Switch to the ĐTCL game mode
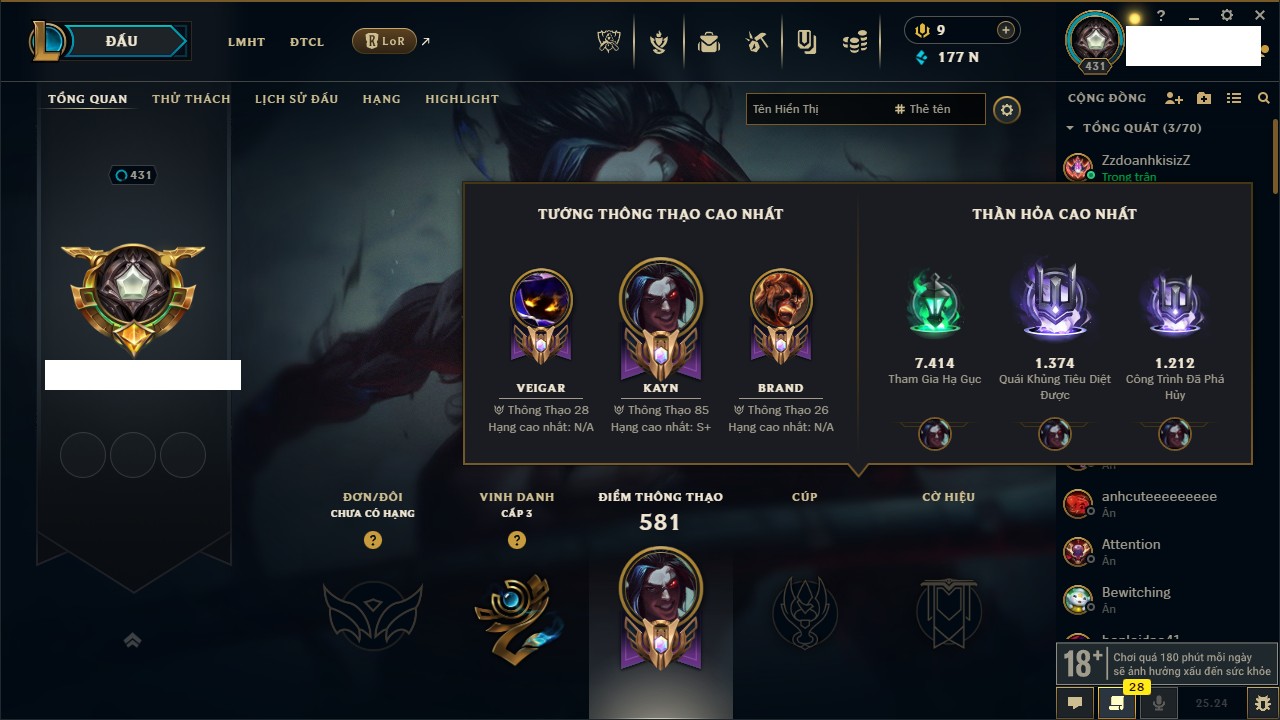1280x720 pixels. tap(307, 42)
